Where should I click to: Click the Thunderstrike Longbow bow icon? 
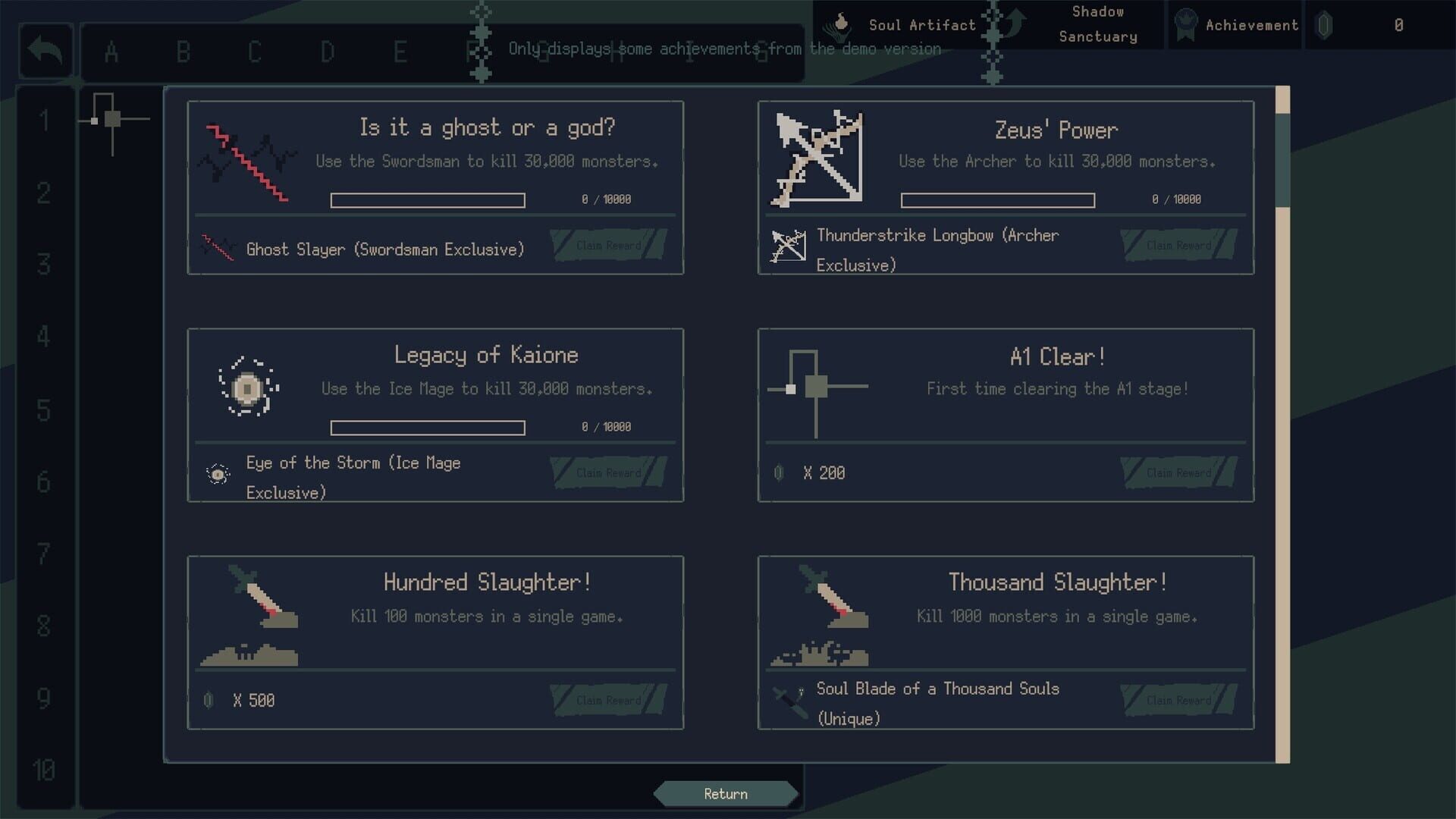(x=789, y=244)
